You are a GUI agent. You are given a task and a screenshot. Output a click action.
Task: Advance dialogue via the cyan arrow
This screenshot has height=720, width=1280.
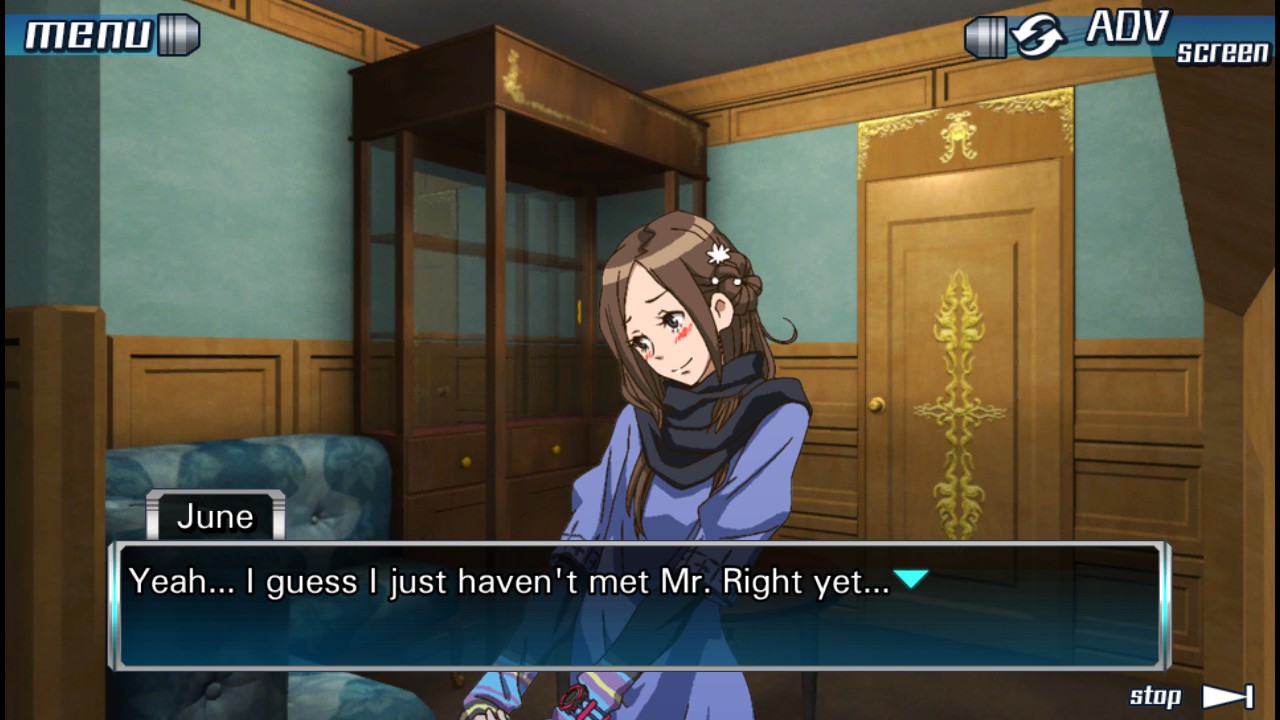point(911,579)
